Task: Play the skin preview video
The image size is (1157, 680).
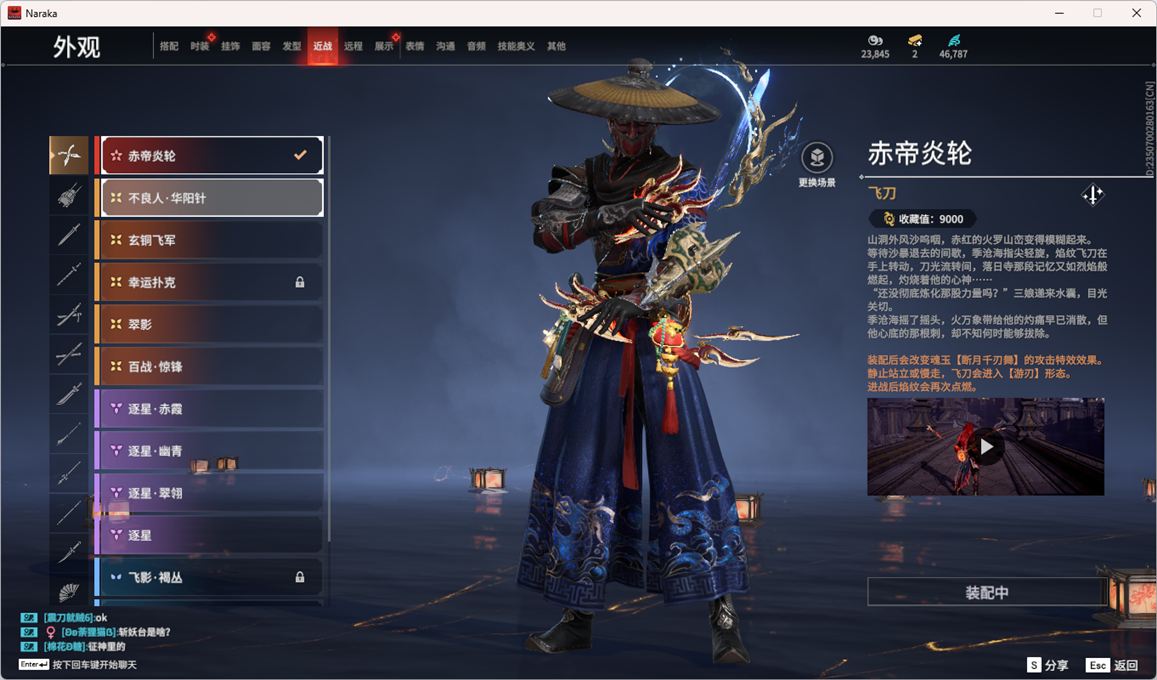Action: pyautogui.click(x=986, y=447)
